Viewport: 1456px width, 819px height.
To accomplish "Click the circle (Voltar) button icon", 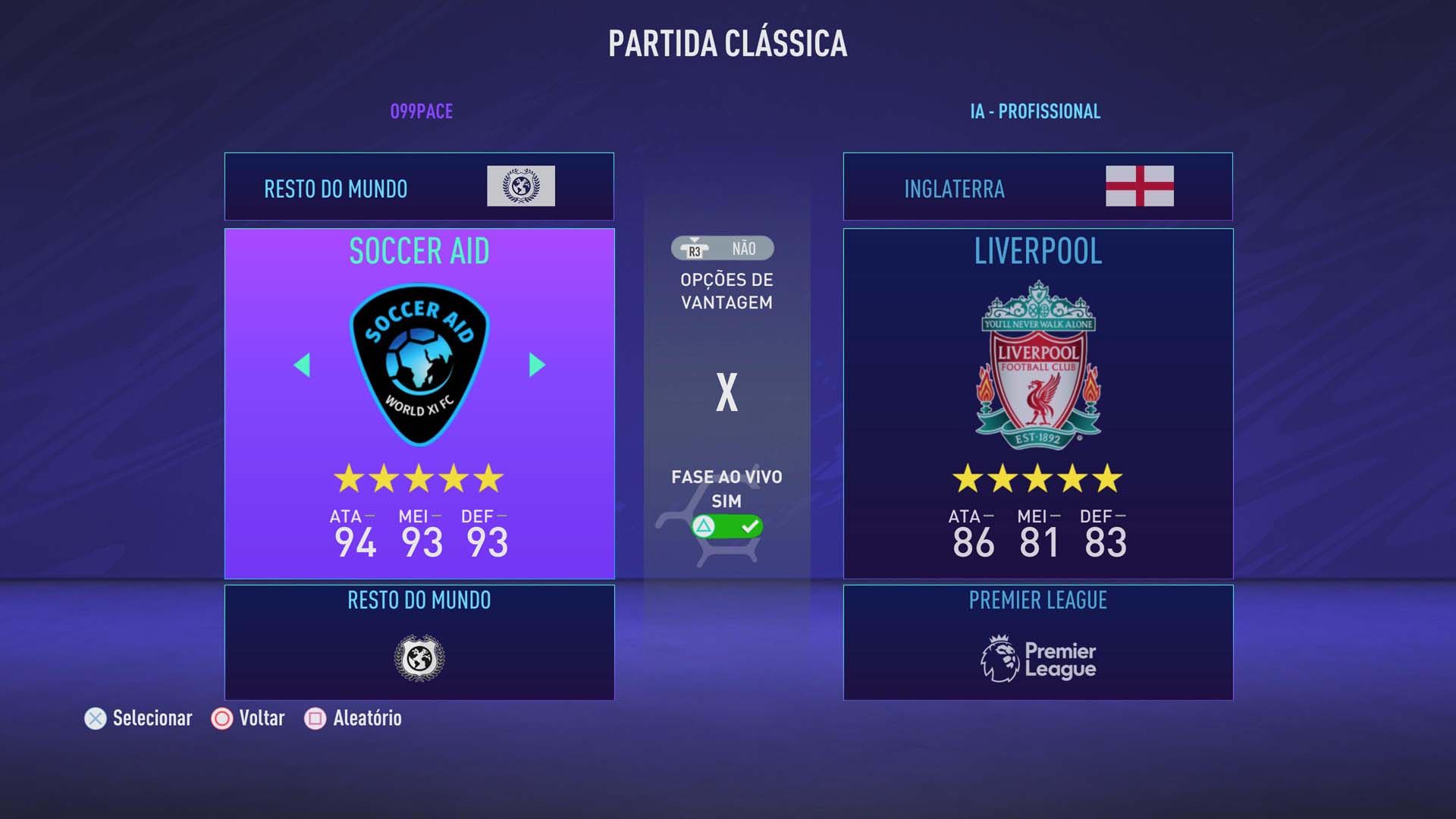I will 221,717.
